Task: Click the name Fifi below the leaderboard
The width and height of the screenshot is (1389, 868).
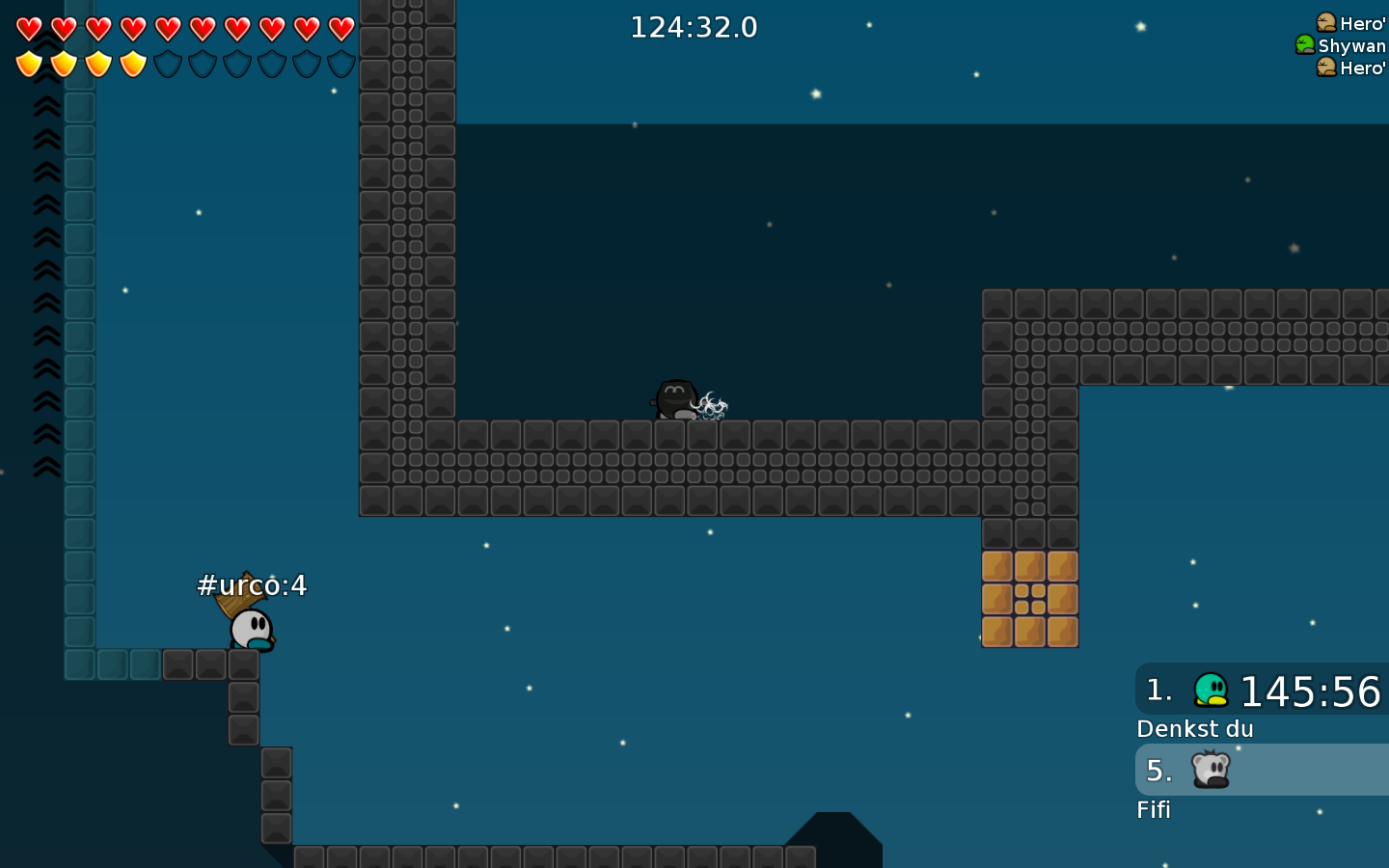Action: (x=1154, y=810)
